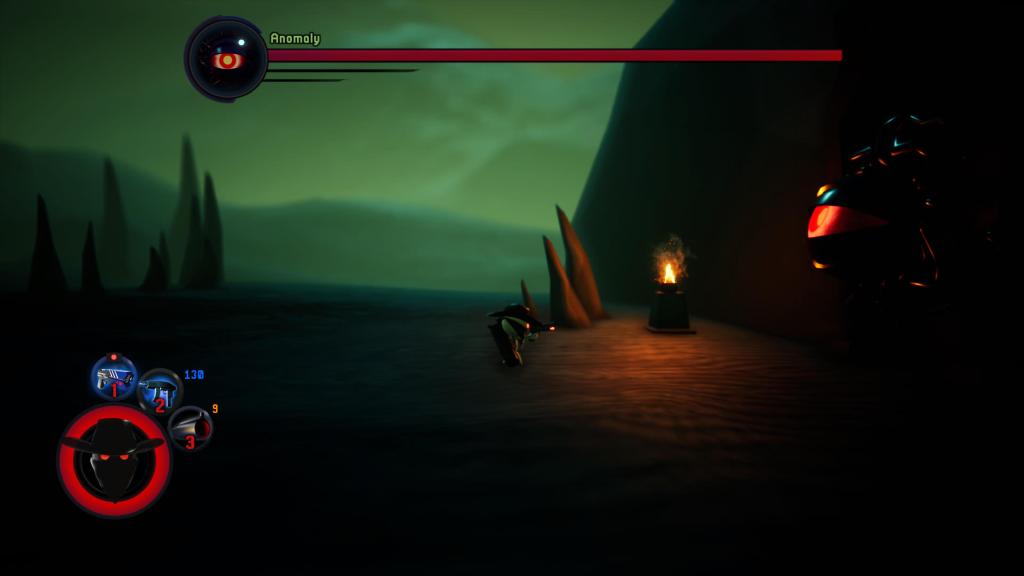Screen dimensions: 1024x576
Task: Equip the shotgun barrel weapon in slot 3
Action: pos(190,428)
